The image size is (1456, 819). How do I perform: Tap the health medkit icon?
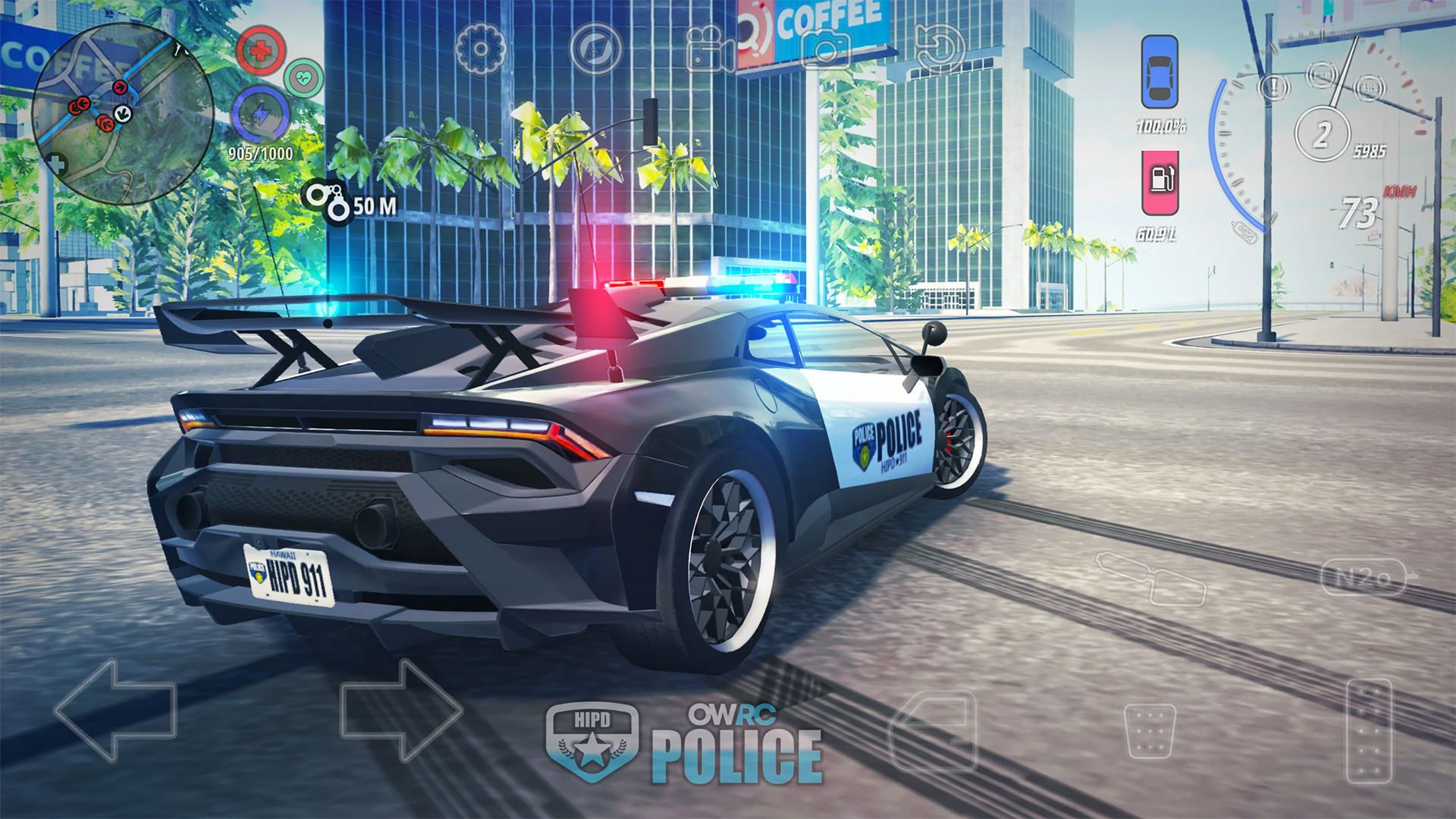(x=262, y=49)
